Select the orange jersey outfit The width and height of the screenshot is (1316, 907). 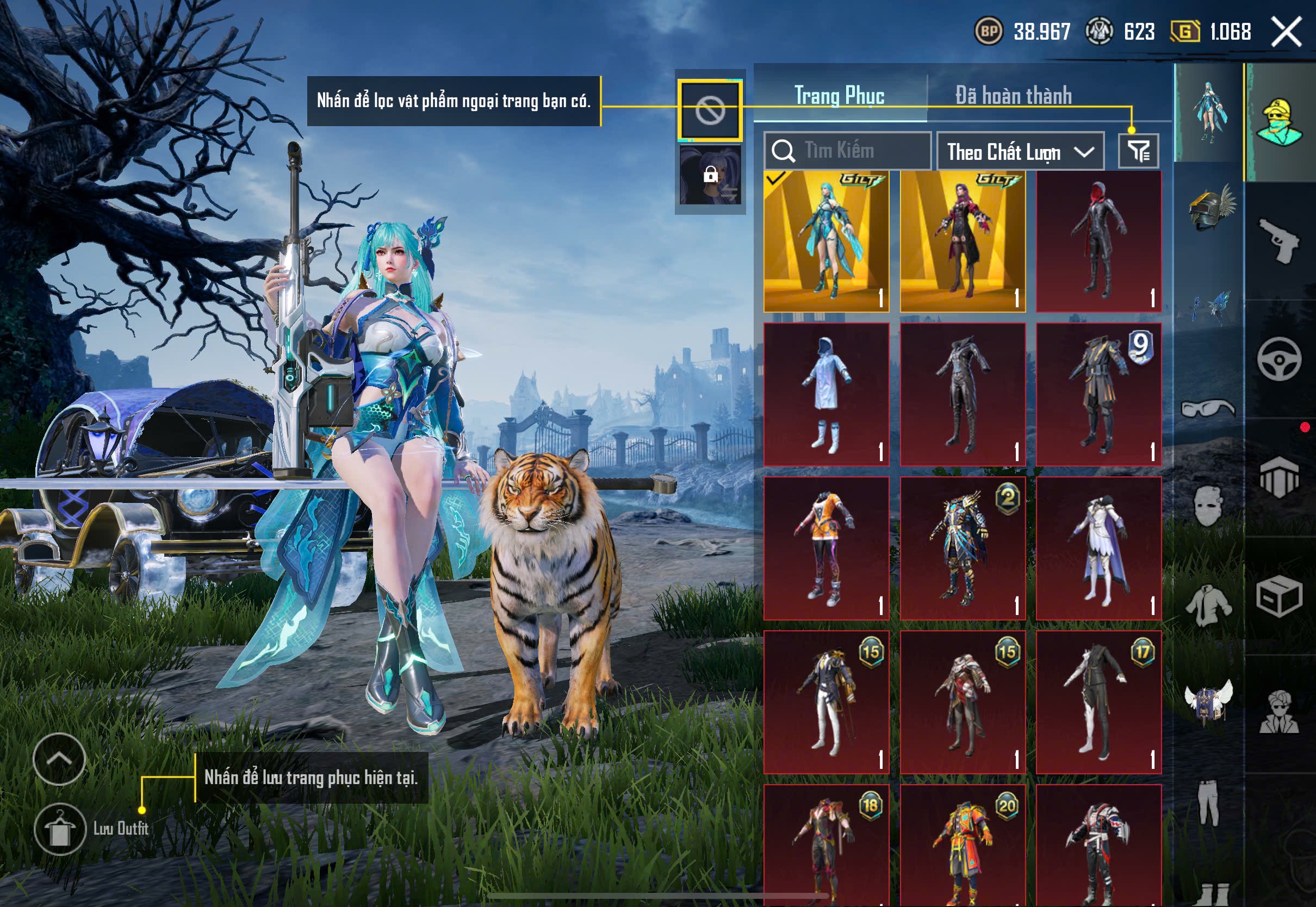(x=826, y=548)
